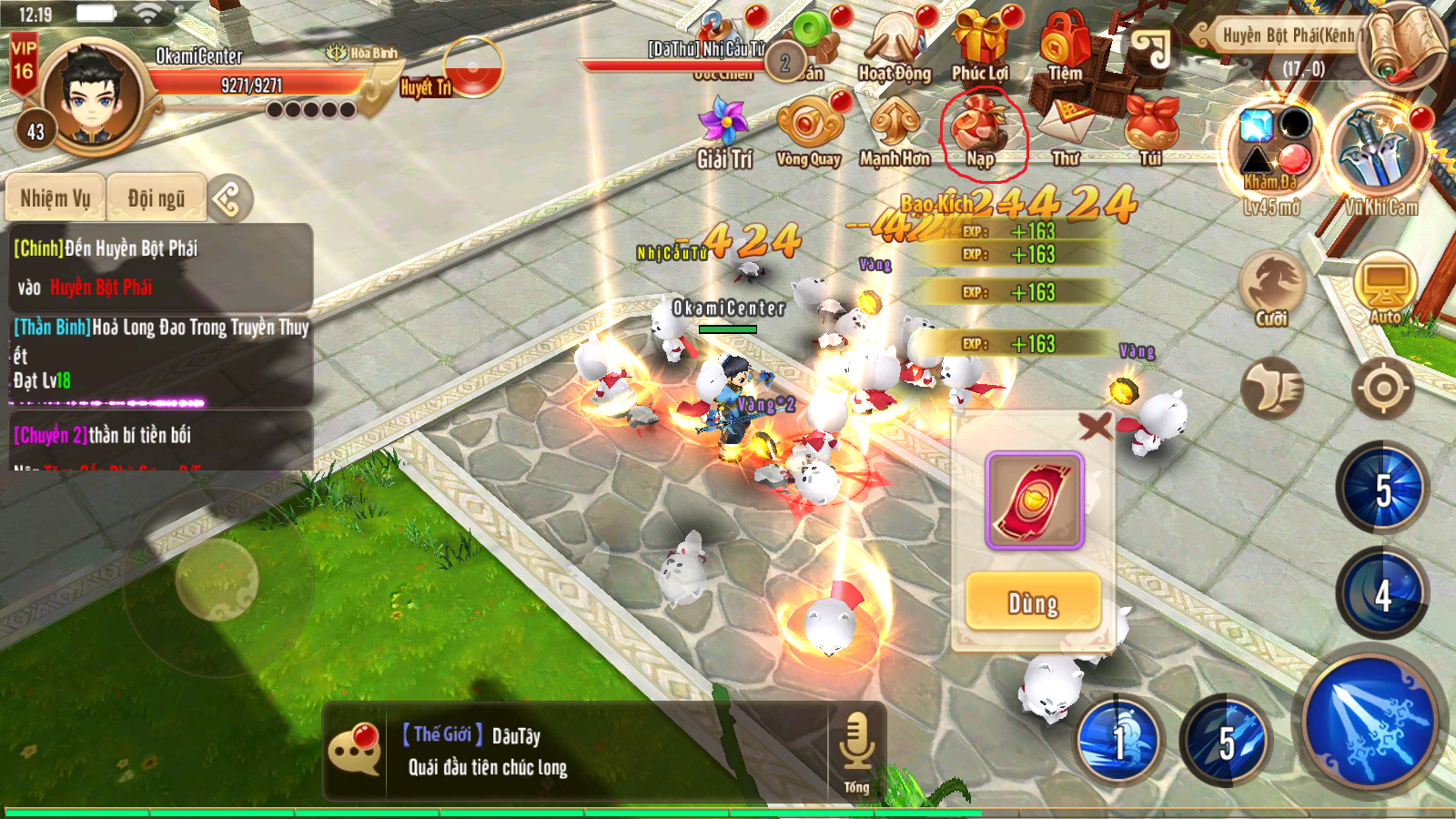
Task: Open the Hoạt Động events menu
Action: point(895,45)
